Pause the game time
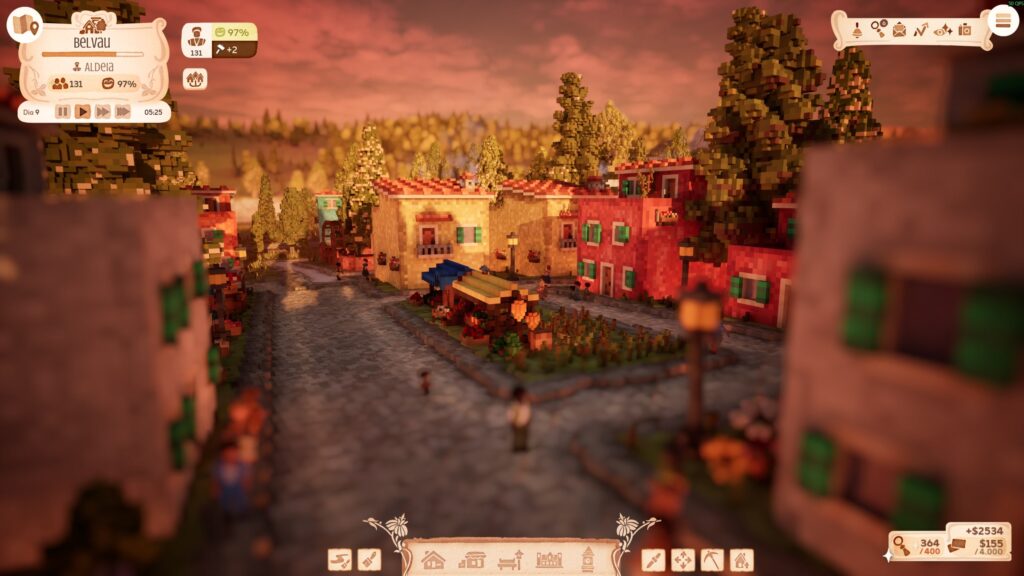The image size is (1024, 576). [63, 112]
